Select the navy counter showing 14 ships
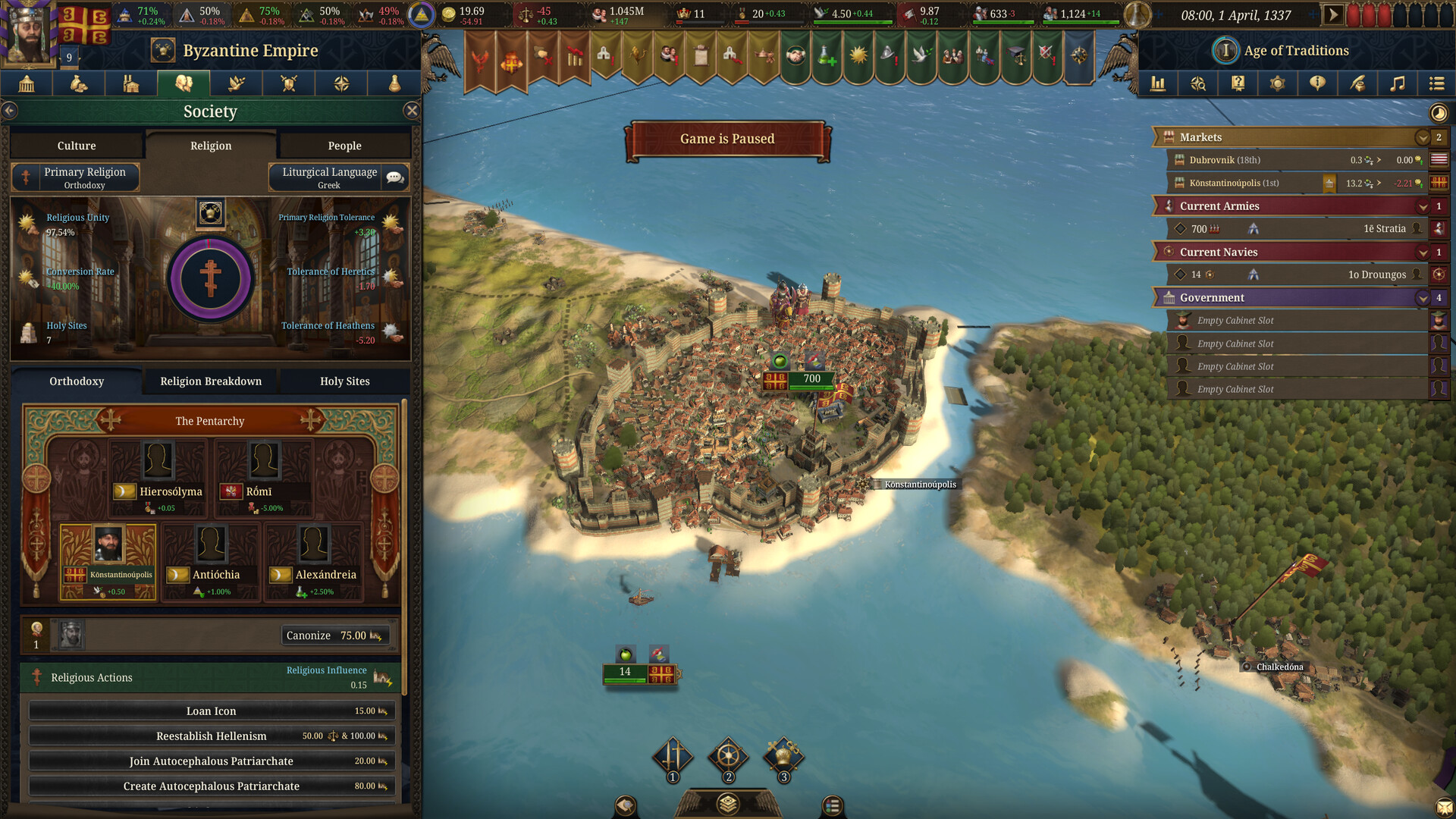The image size is (1456, 819). tap(624, 672)
